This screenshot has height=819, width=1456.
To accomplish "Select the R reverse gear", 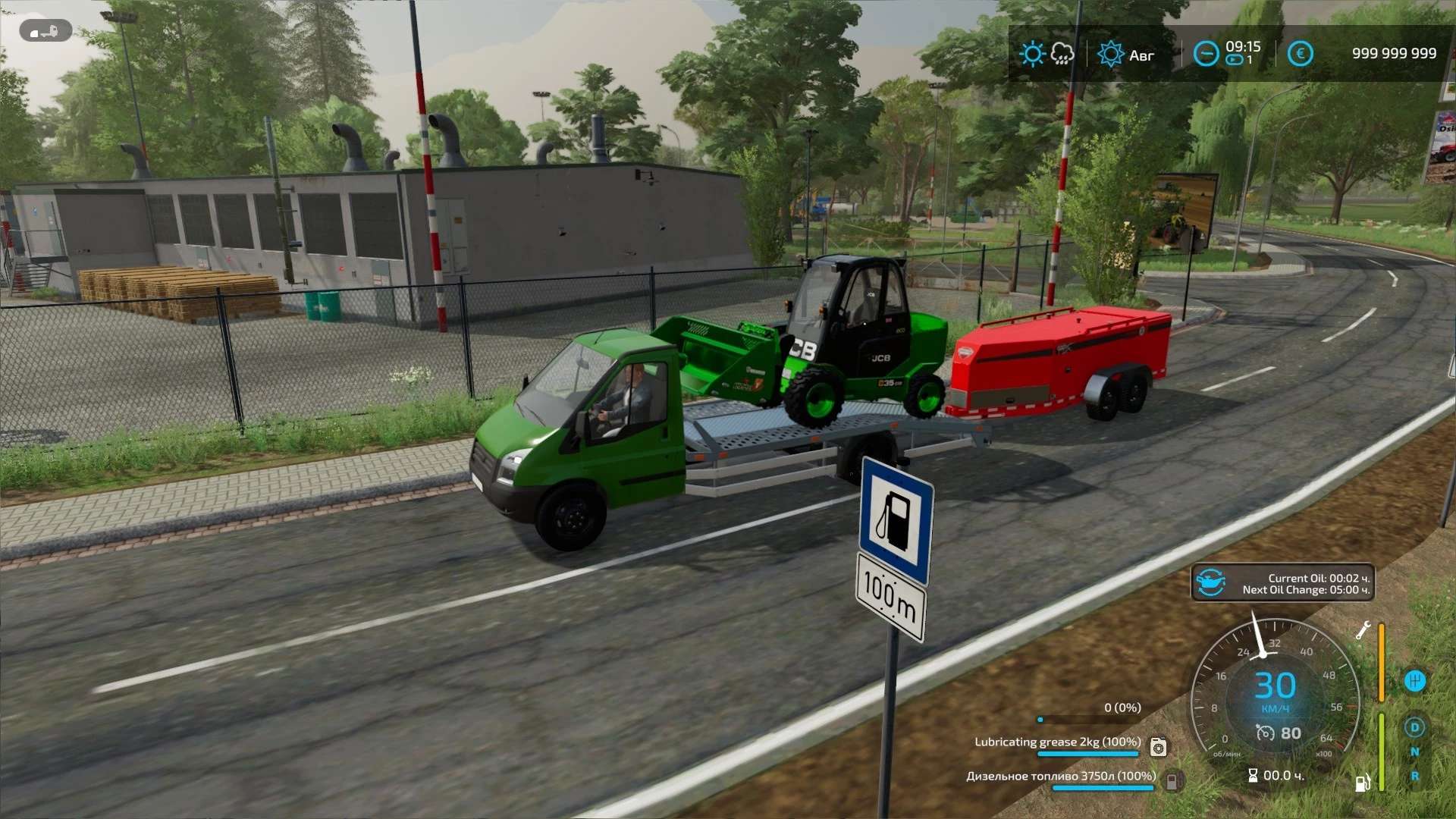I will [x=1414, y=776].
